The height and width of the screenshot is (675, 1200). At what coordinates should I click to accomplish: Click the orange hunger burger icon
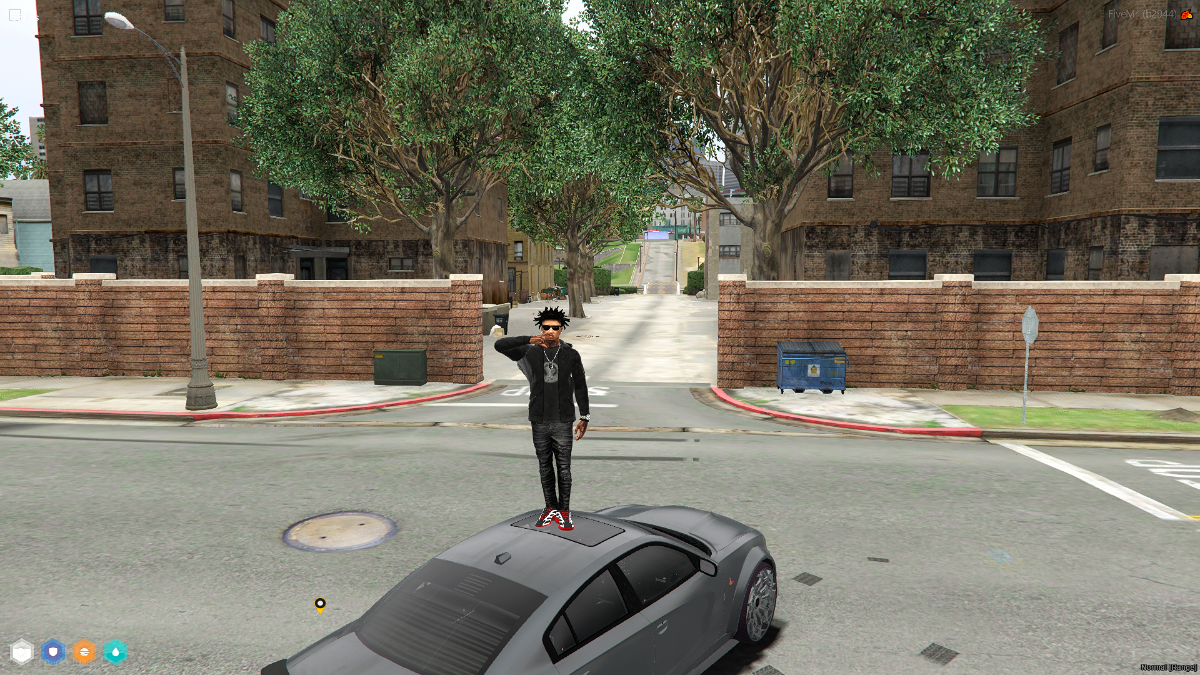pos(85,652)
